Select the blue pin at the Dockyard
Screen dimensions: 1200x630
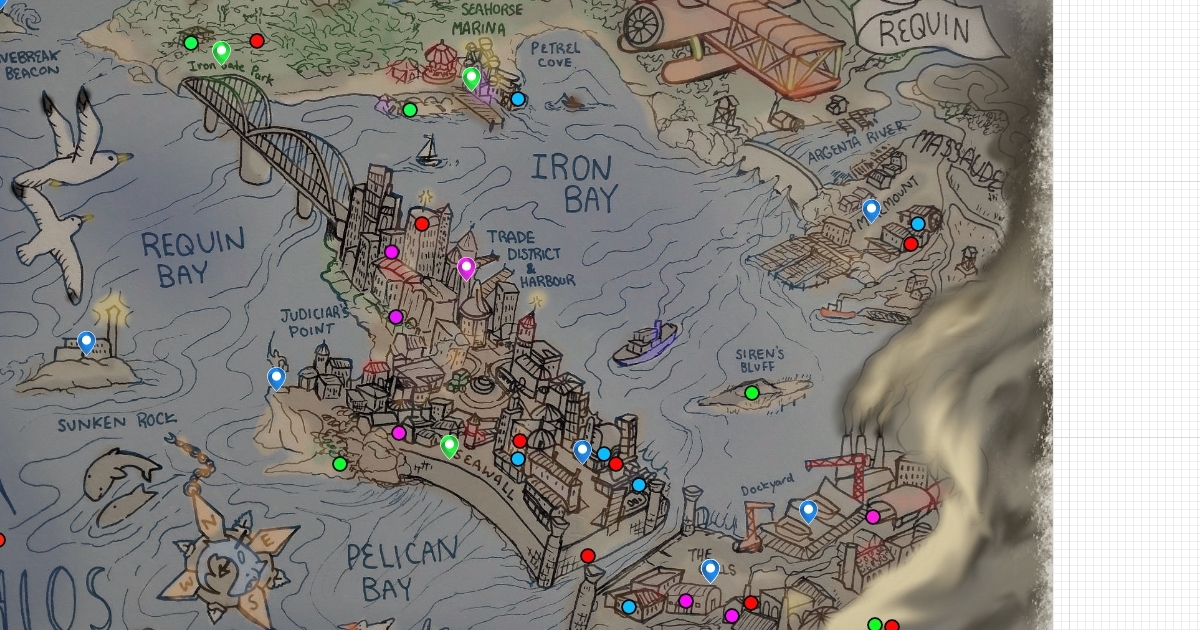[x=808, y=510]
